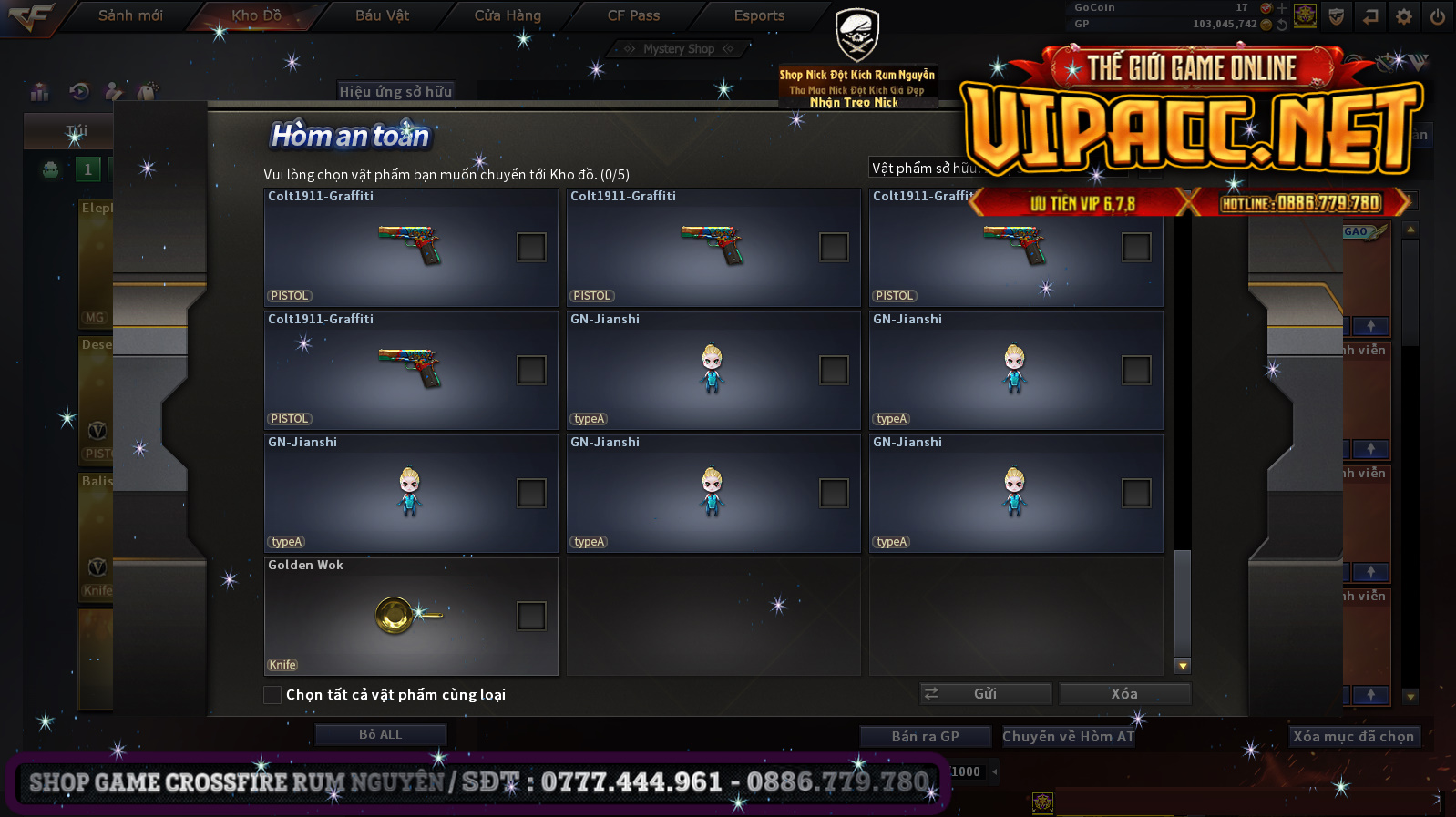Choose Bán ra GP
This screenshot has width=1456, height=817.
tap(925, 736)
